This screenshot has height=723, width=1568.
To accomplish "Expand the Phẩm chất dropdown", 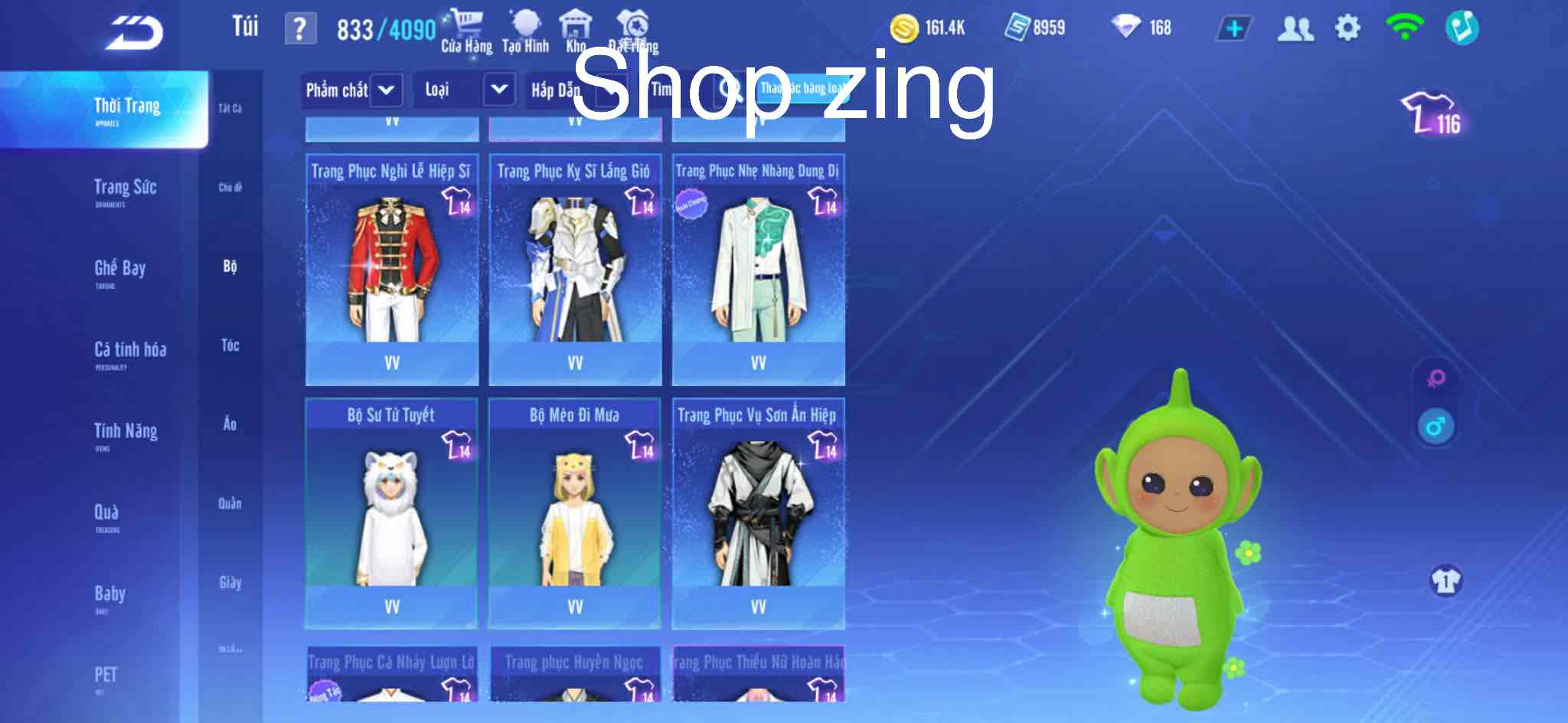I will [351, 90].
